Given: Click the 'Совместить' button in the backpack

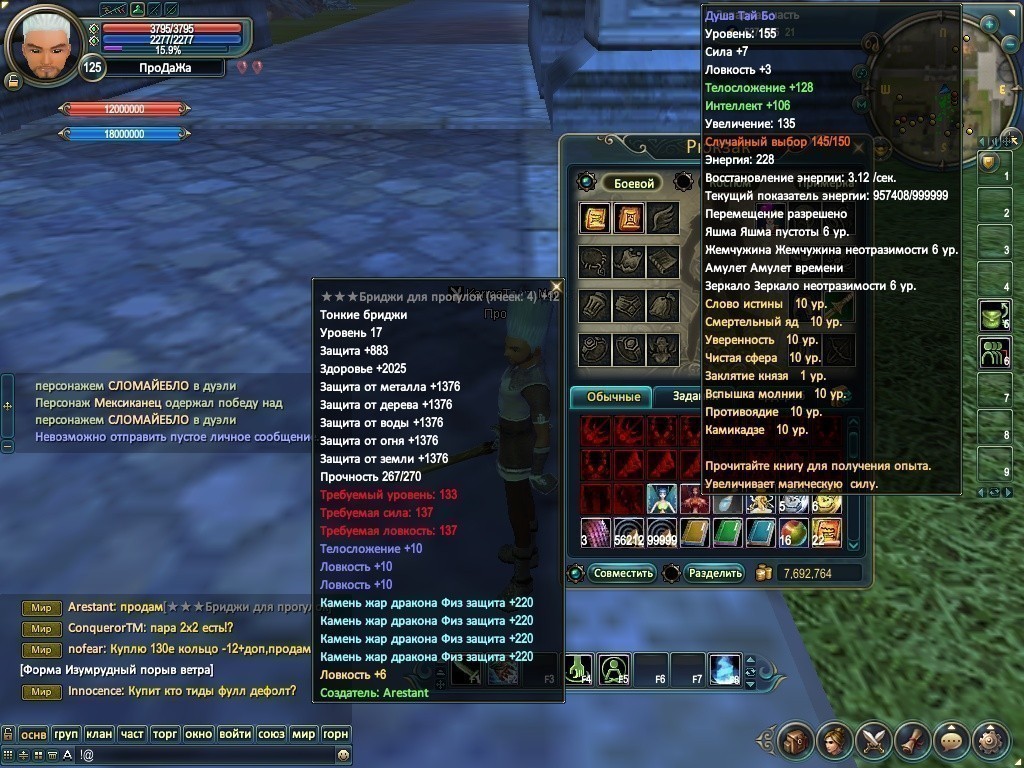Looking at the screenshot, I should point(622,573).
